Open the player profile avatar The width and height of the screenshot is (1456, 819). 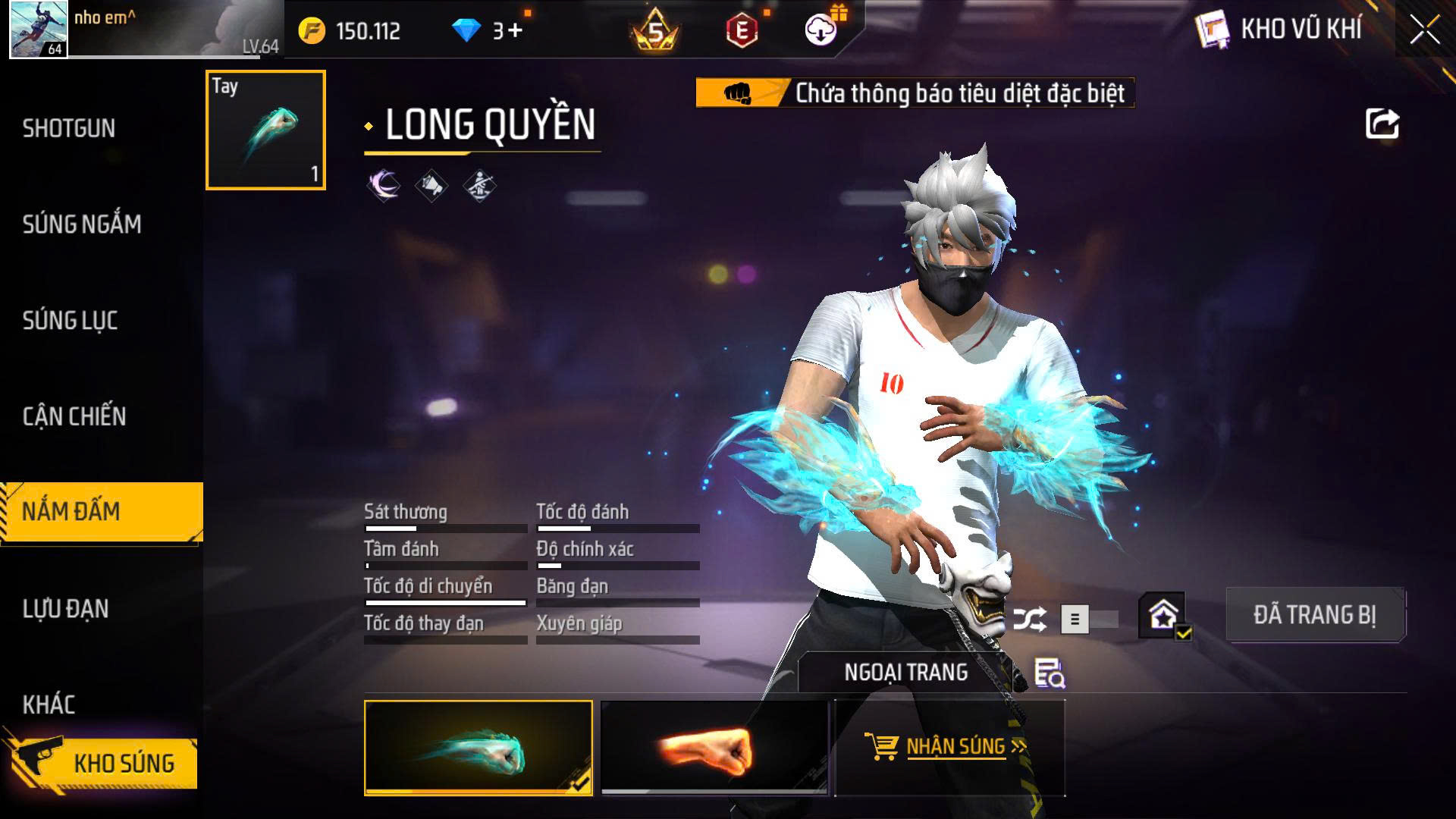[x=38, y=30]
